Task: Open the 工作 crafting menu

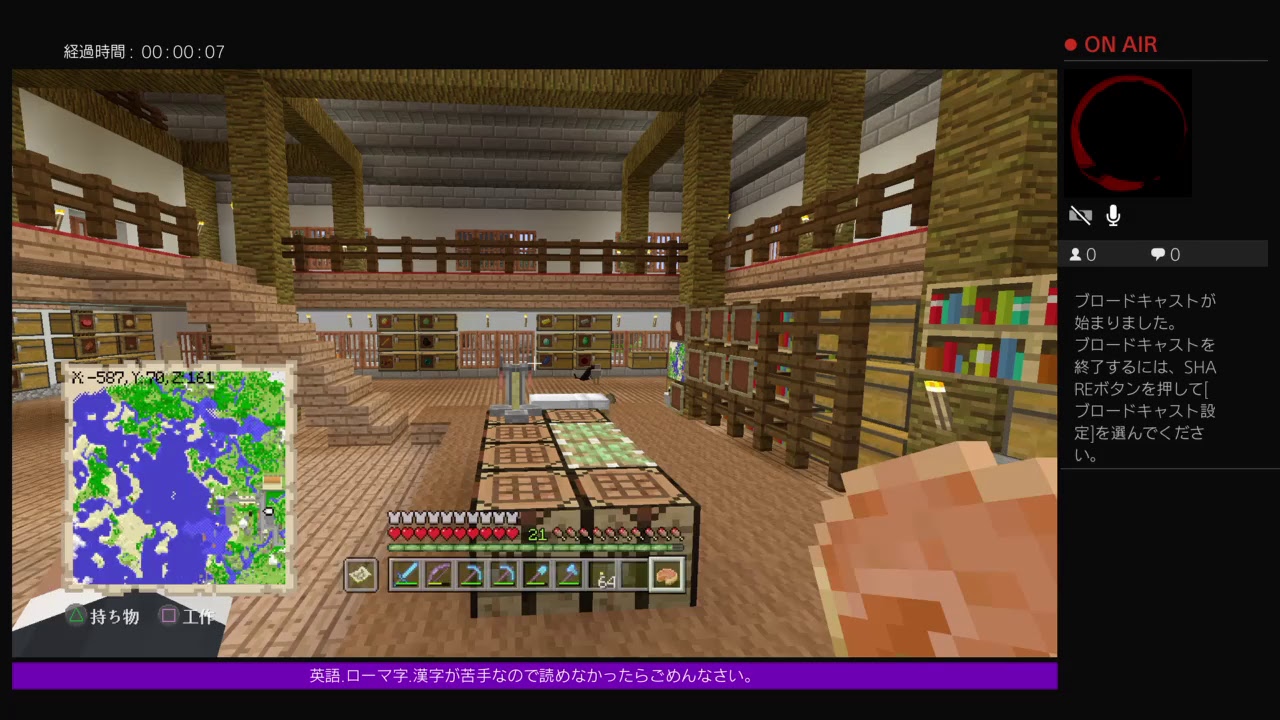Action: click(190, 615)
